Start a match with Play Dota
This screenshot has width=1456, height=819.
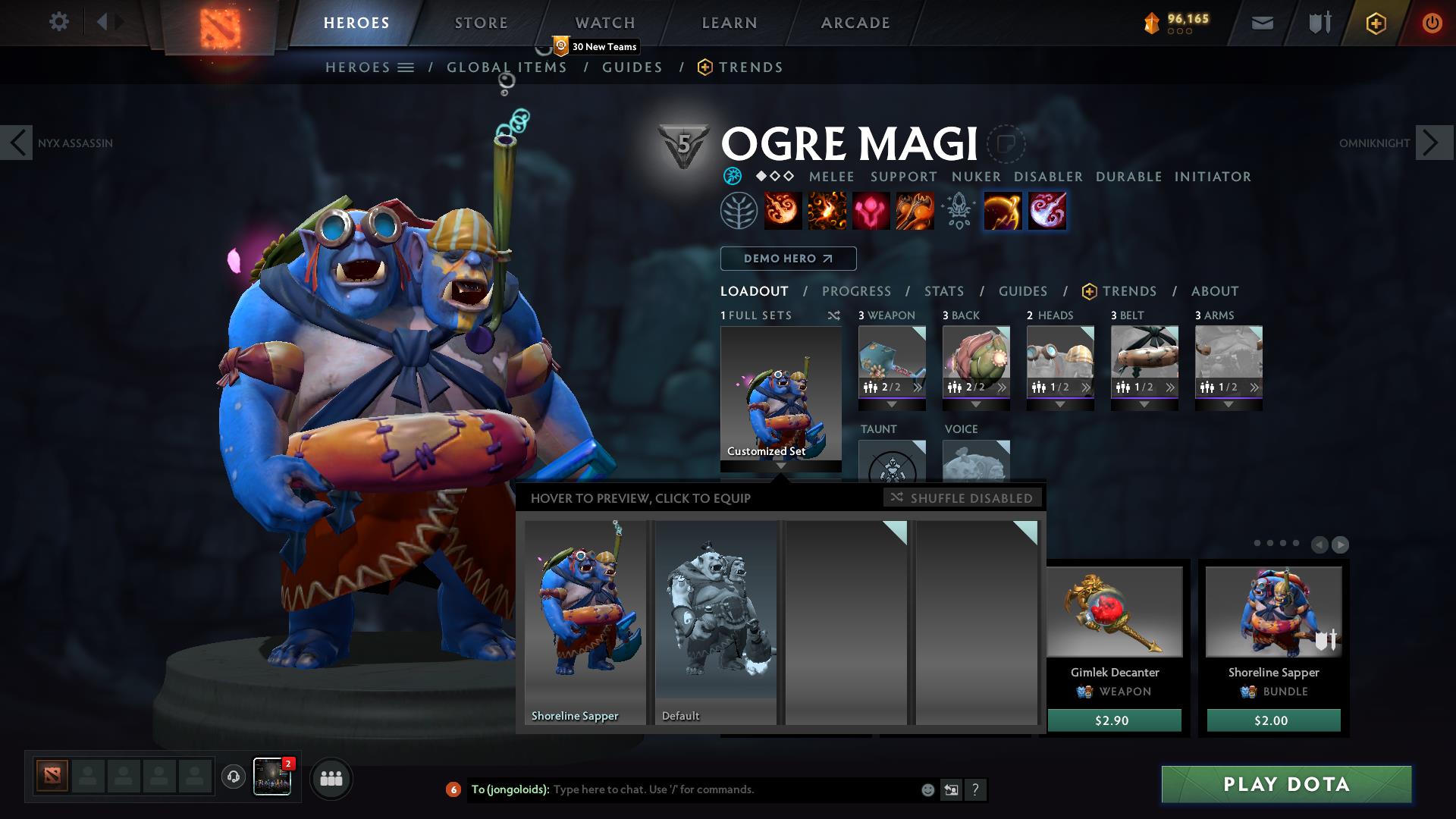pos(1286,784)
